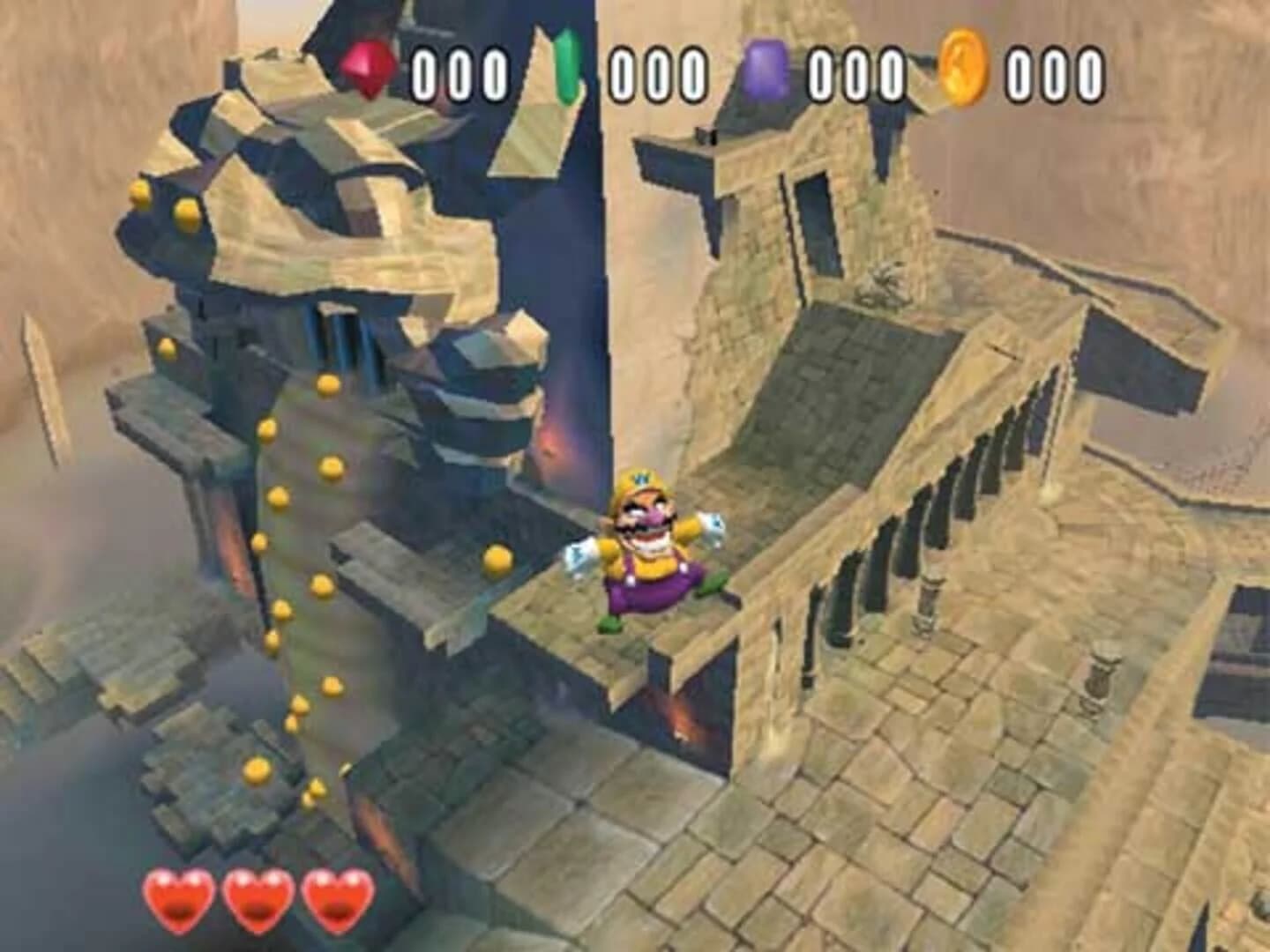Toggle the coin counter showing 000
Image resolution: width=1270 pixels, height=952 pixels.
click(1055, 69)
